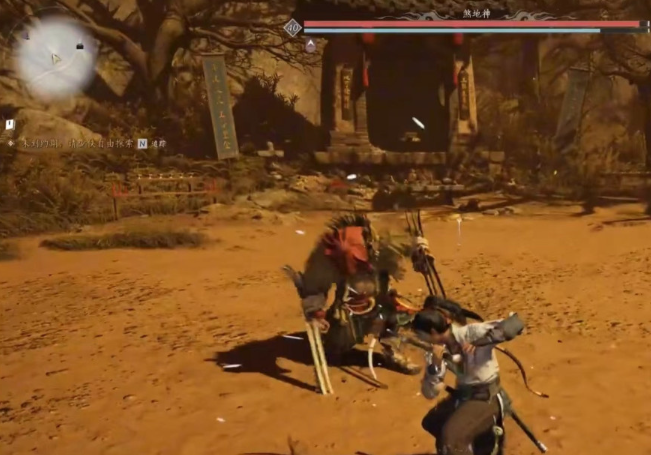Click the boss level 40 diamond badge
Screen dimensions: 651x455
point(292,27)
